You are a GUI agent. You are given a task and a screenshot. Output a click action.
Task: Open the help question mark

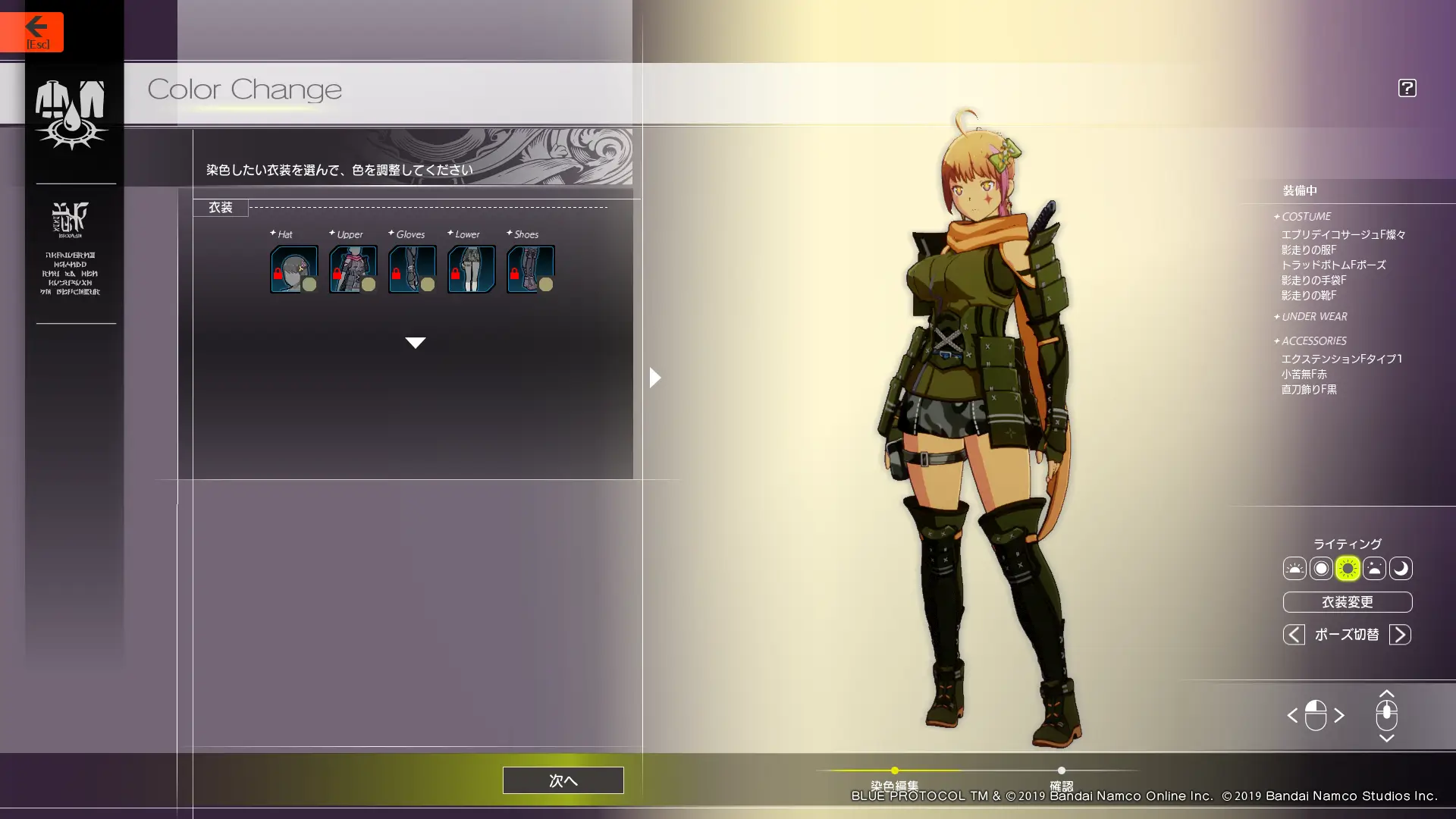click(1407, 88)
